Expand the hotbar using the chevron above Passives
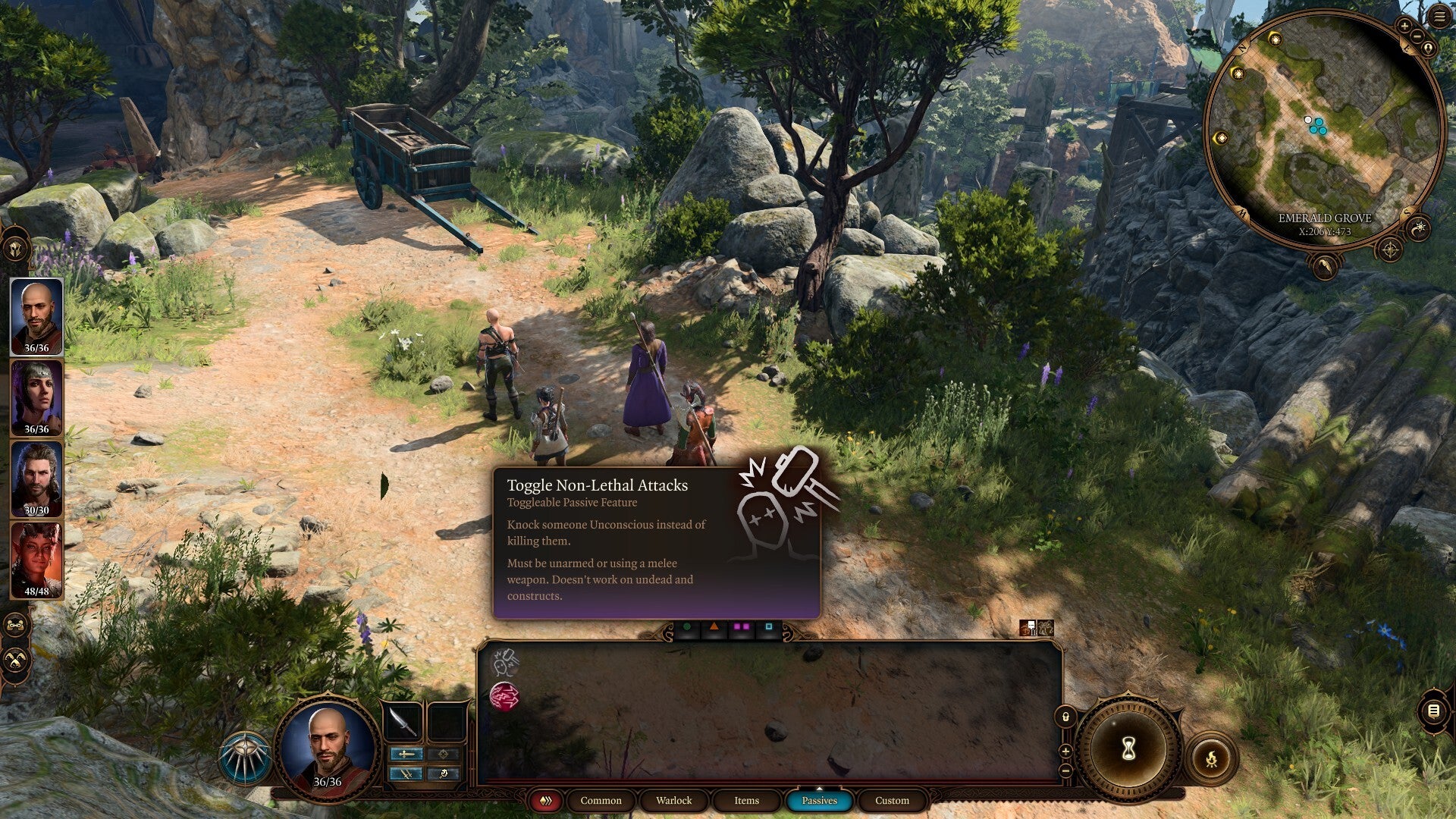Image resolution: width=1456 pixels, height=819 pixels. pyautogui.click(x=820, y=789)
